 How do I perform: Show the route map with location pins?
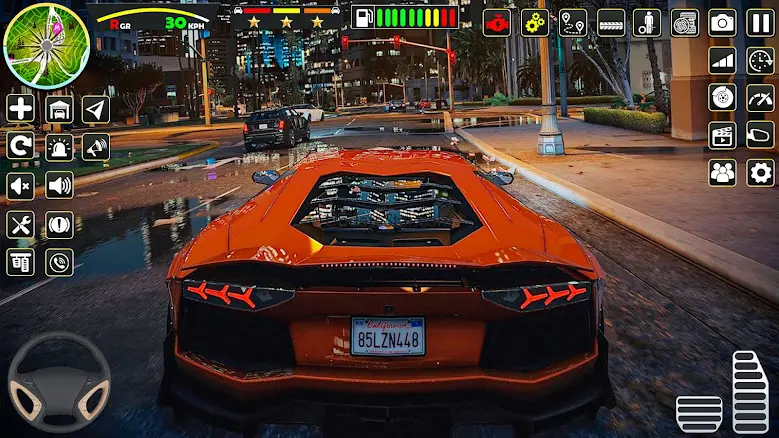[572, 22]
